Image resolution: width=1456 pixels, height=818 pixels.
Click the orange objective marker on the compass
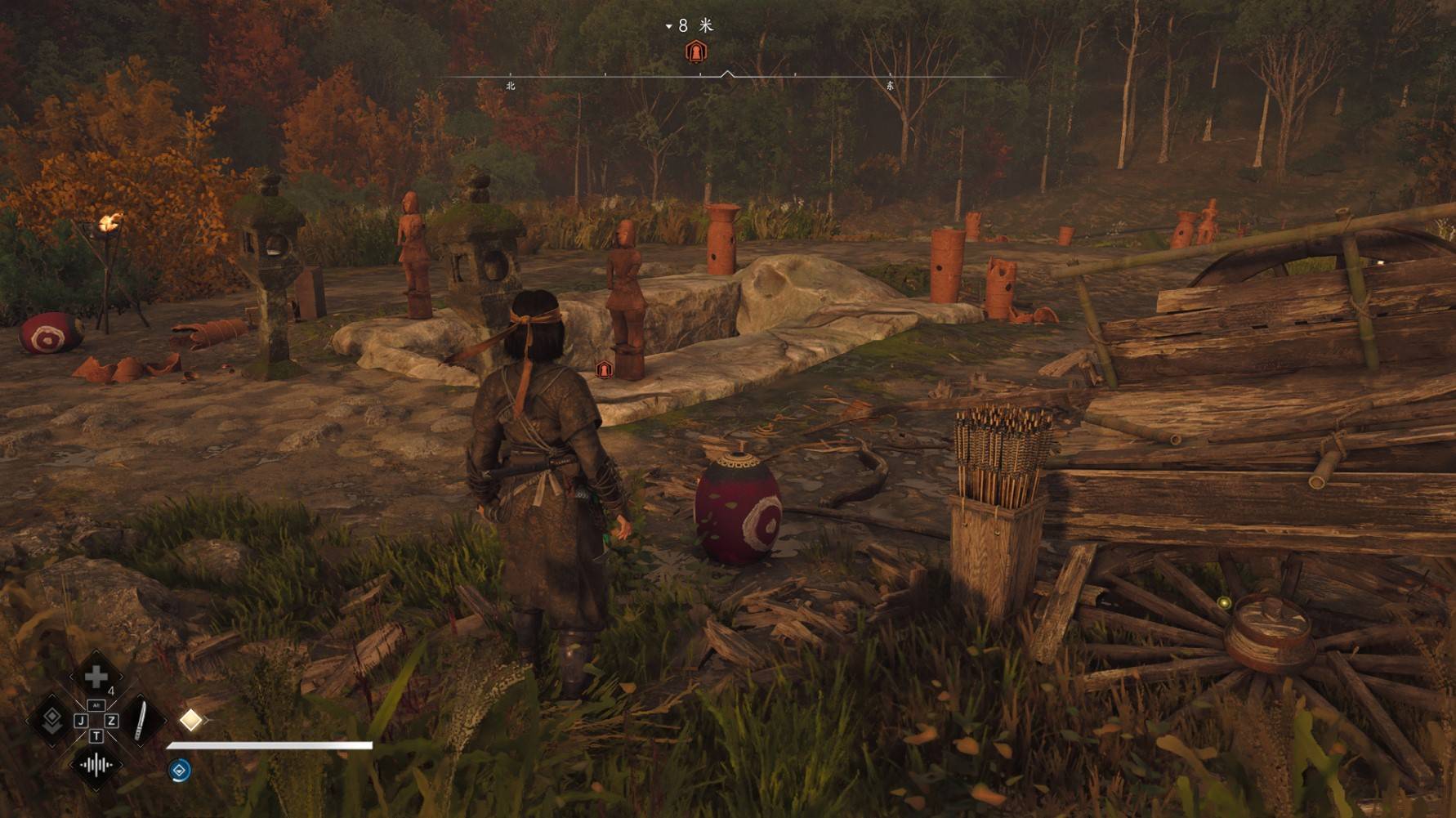click(x=695, y=52)
